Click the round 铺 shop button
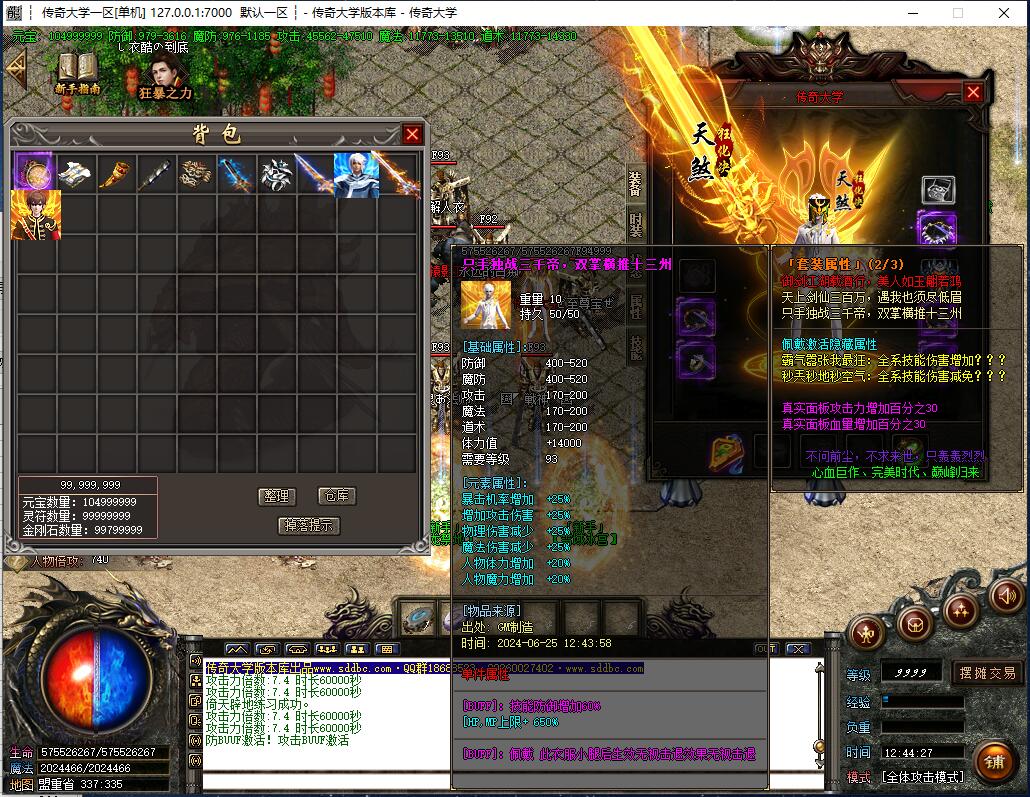The width and height of the screenshot is (1030, 797). click(992, 762)
